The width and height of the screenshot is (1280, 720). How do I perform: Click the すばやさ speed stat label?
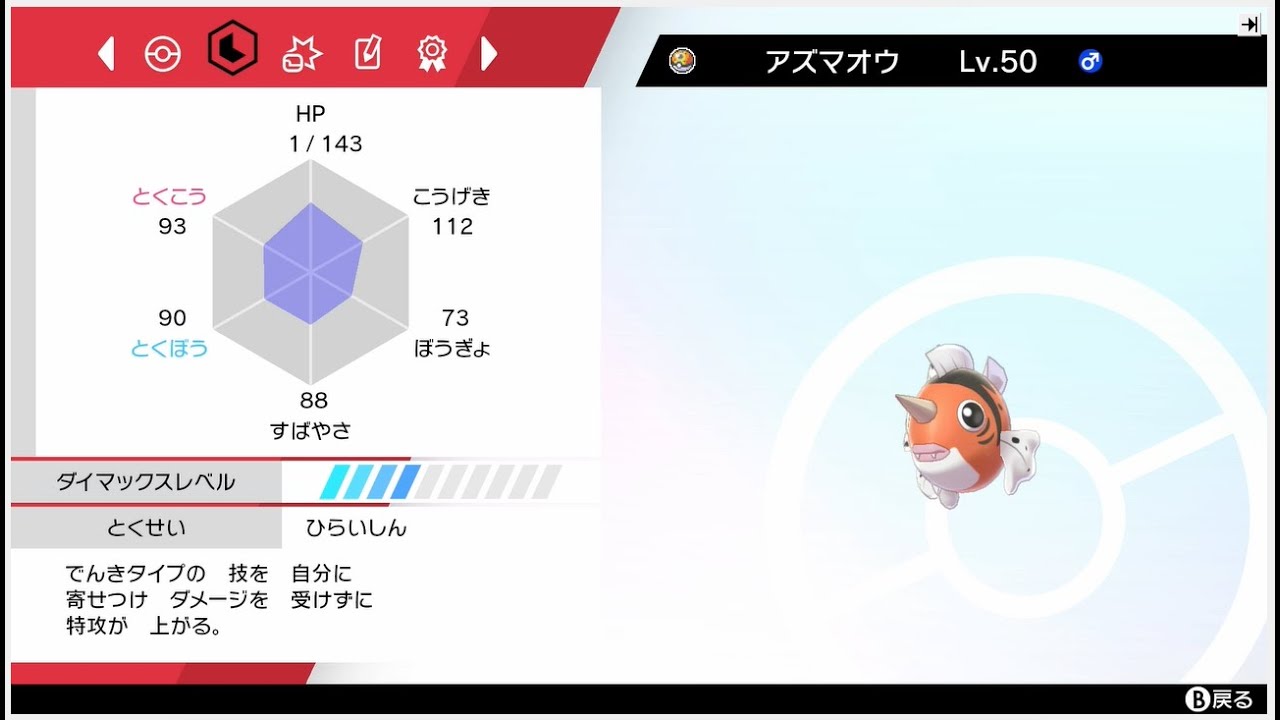pyautogui.click(x=313, y=429)
